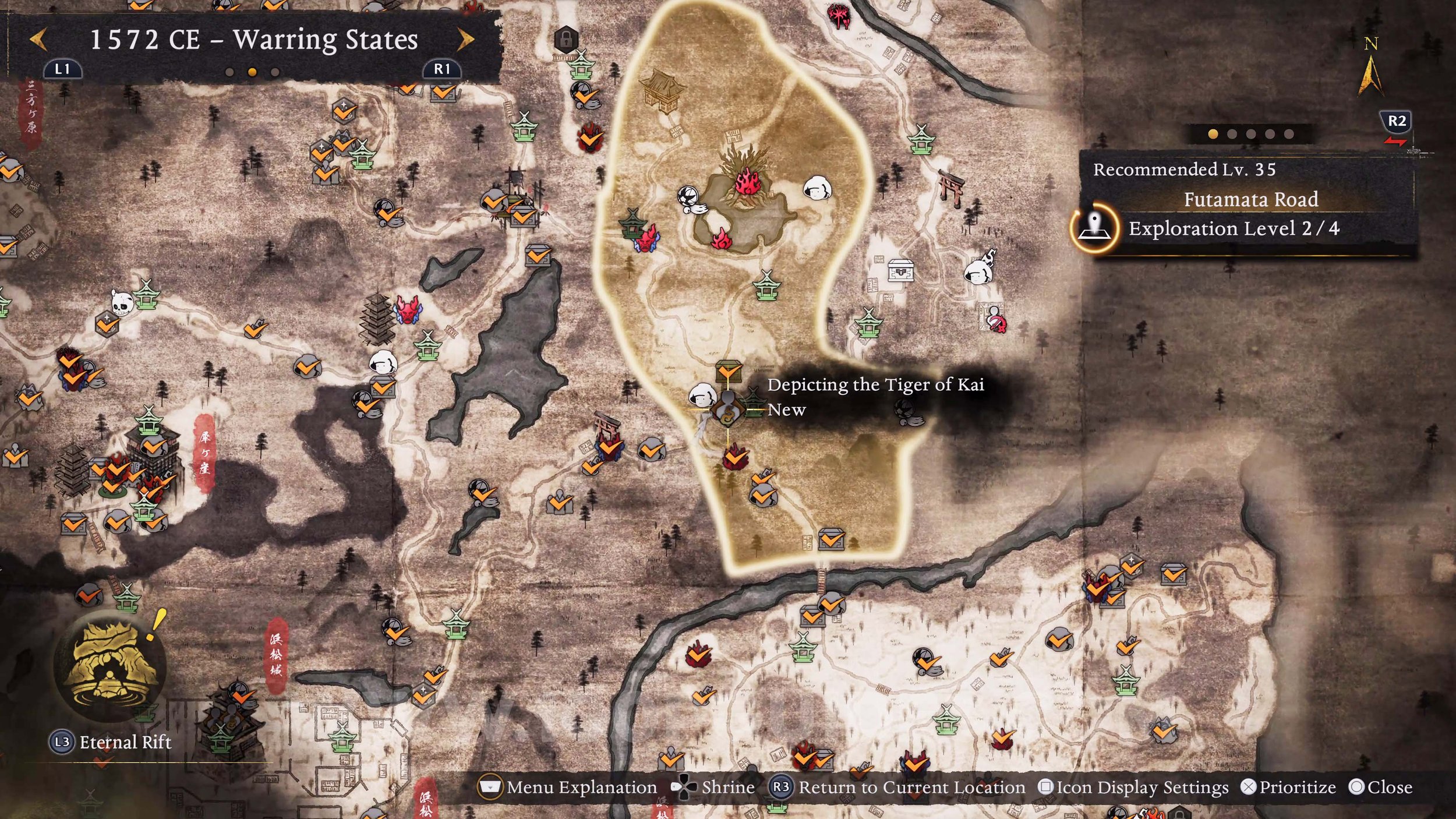This screenshot has height=819, width=1456.
Task: Switch to the previous era with left arrow
Action: pos(38,40)
